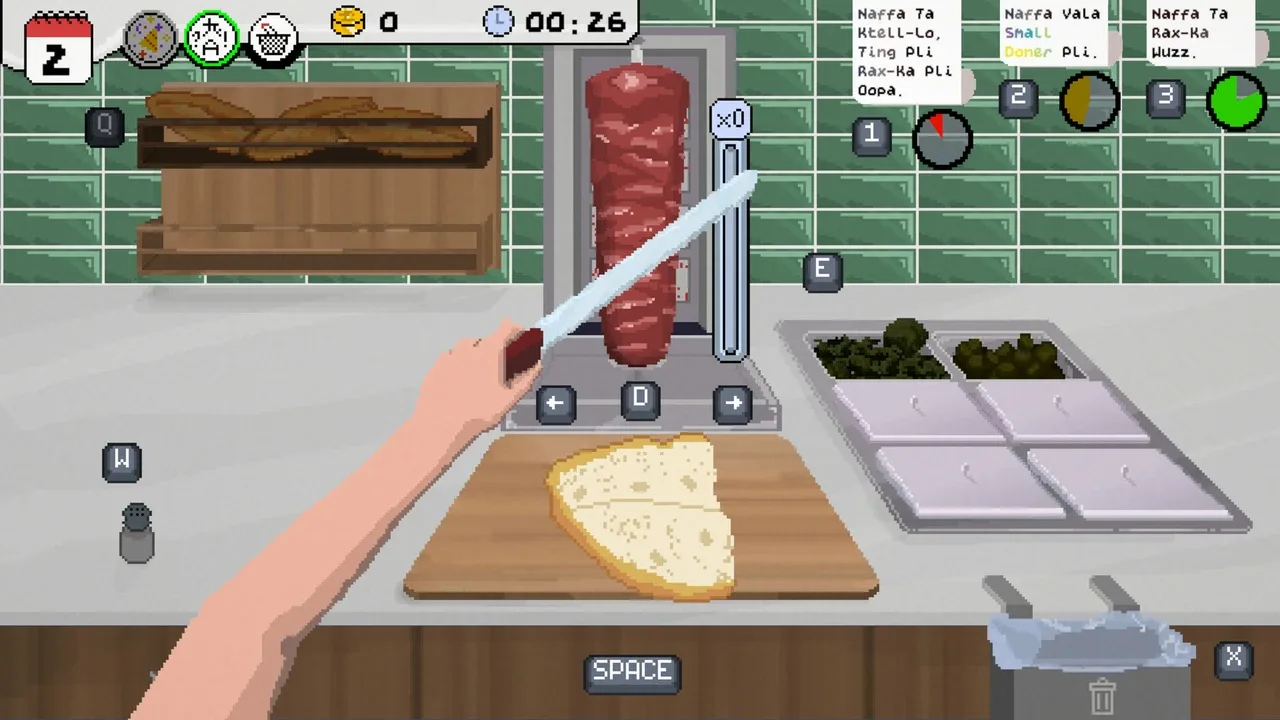Click the green-ringed language symbols icon
This screenshot has height=720, width=1280.
point(212,39)
